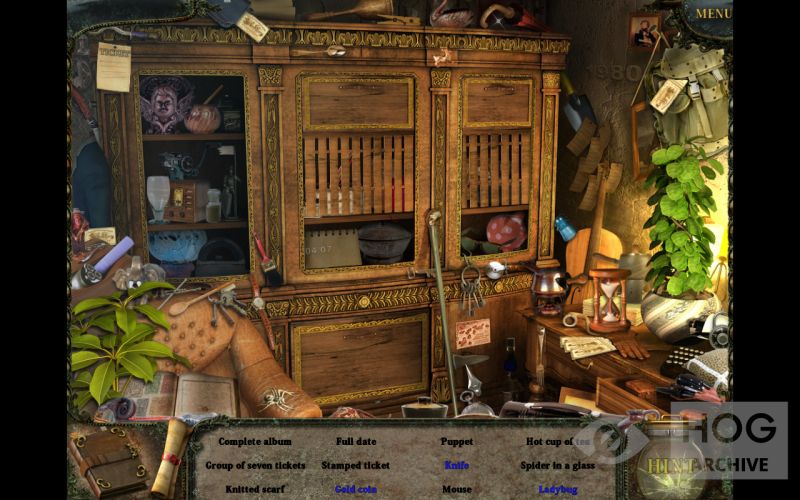This screenshot has height=500, width=800.
Task: Choose 'Puppet' from the object list
Action: 457,441
